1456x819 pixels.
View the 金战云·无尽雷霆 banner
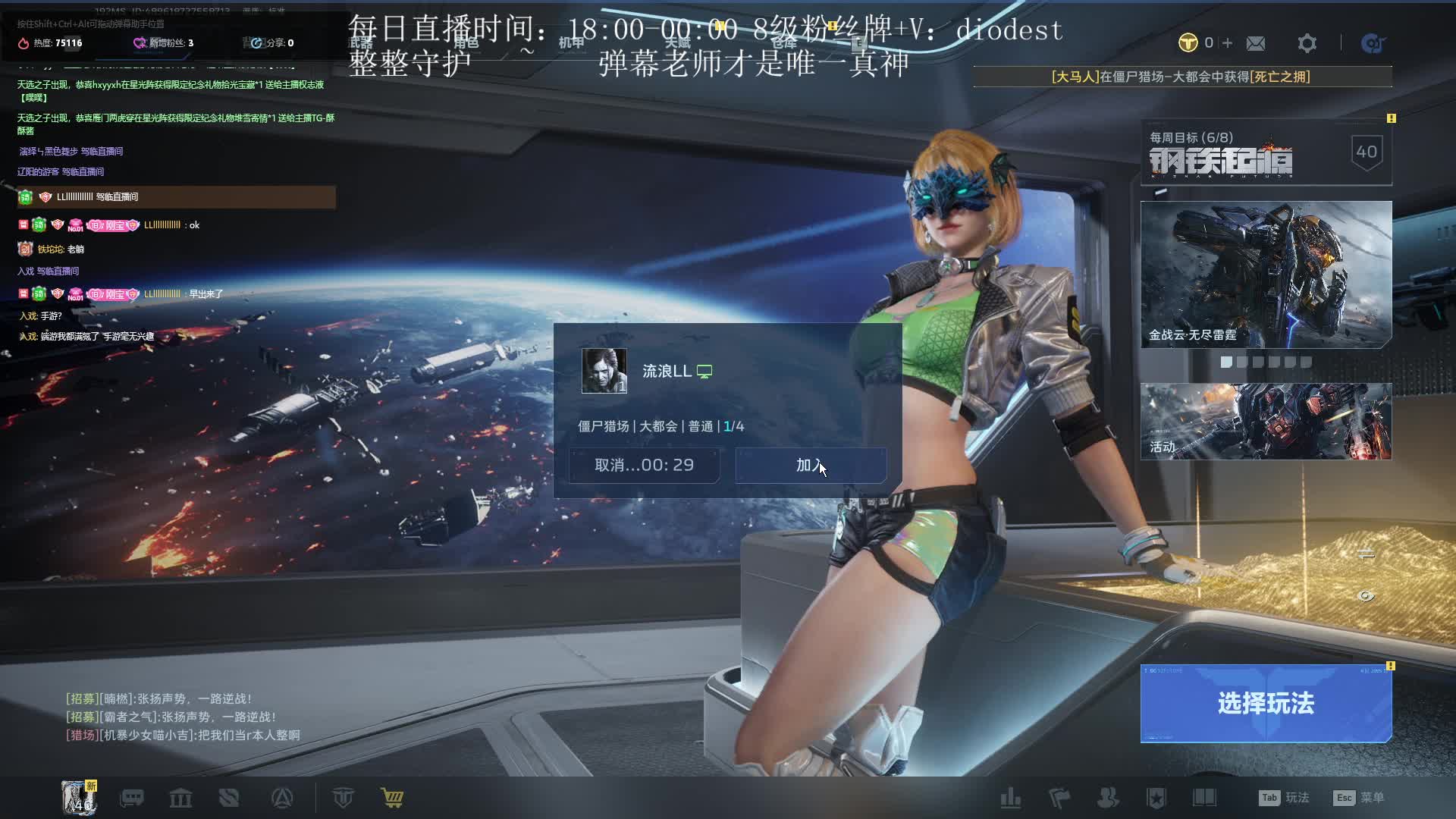coord(1266,274)
